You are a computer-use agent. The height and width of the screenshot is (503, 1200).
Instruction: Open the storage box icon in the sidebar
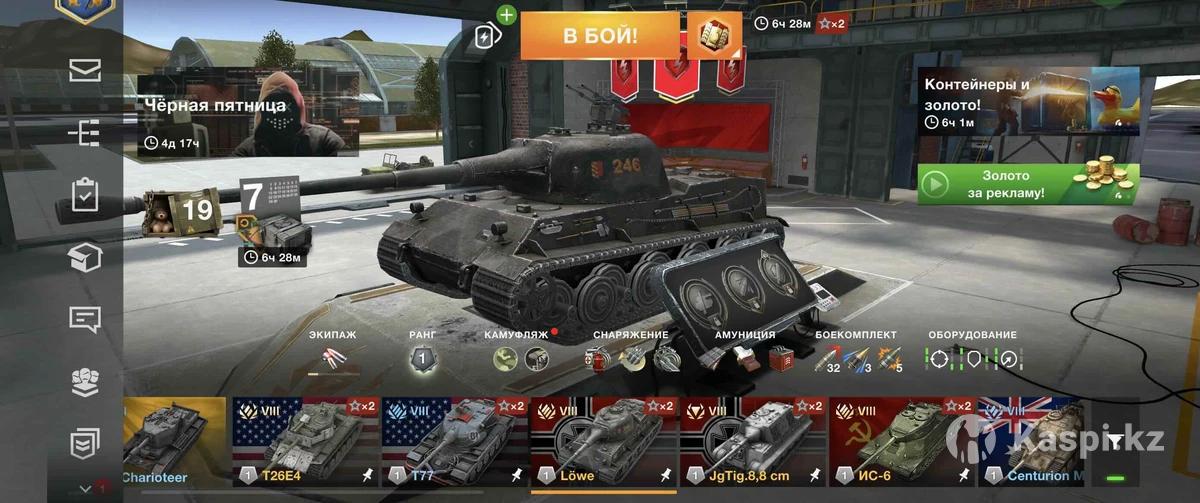tap(84, 258)
